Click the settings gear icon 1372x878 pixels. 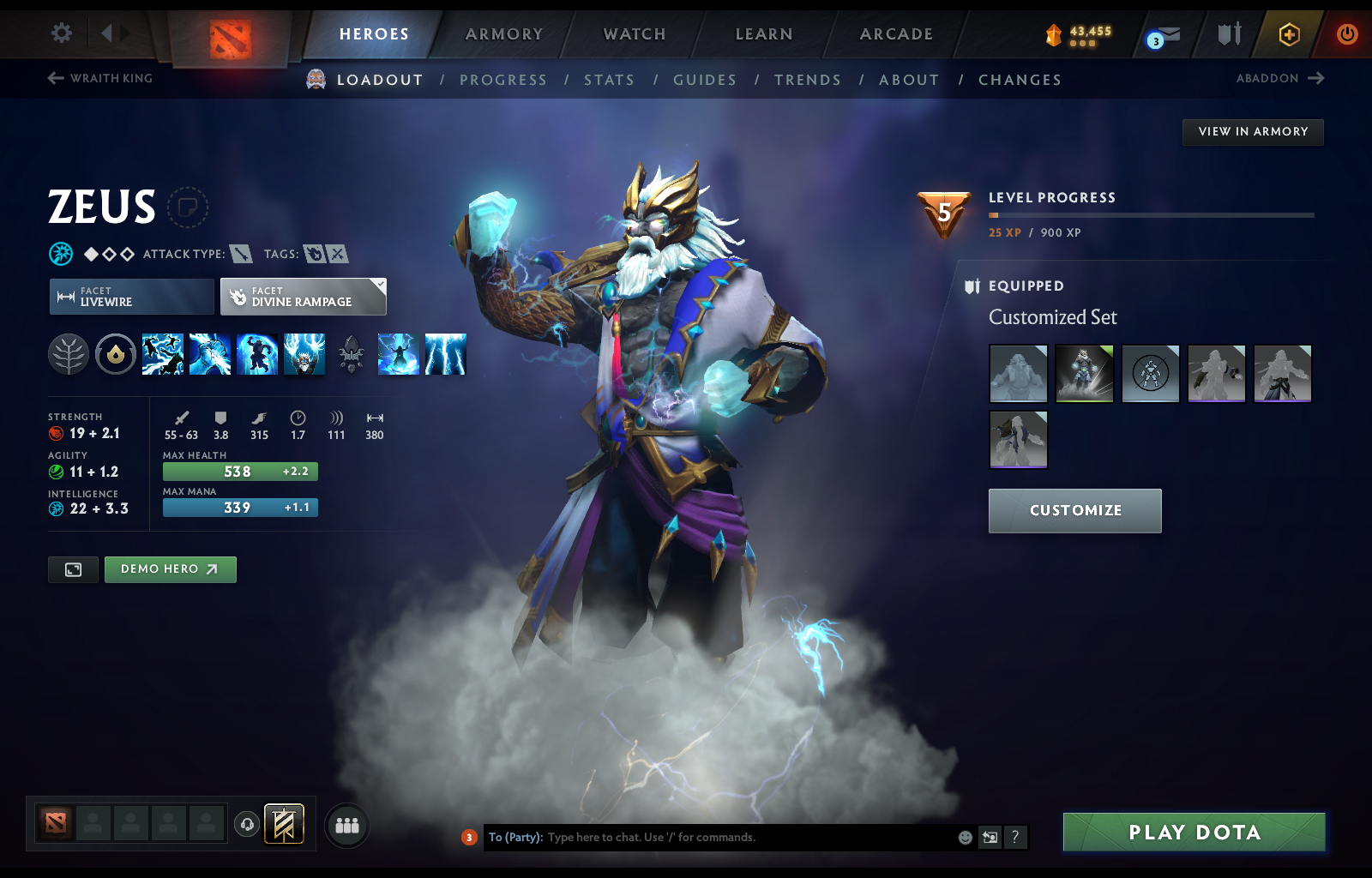59,32
